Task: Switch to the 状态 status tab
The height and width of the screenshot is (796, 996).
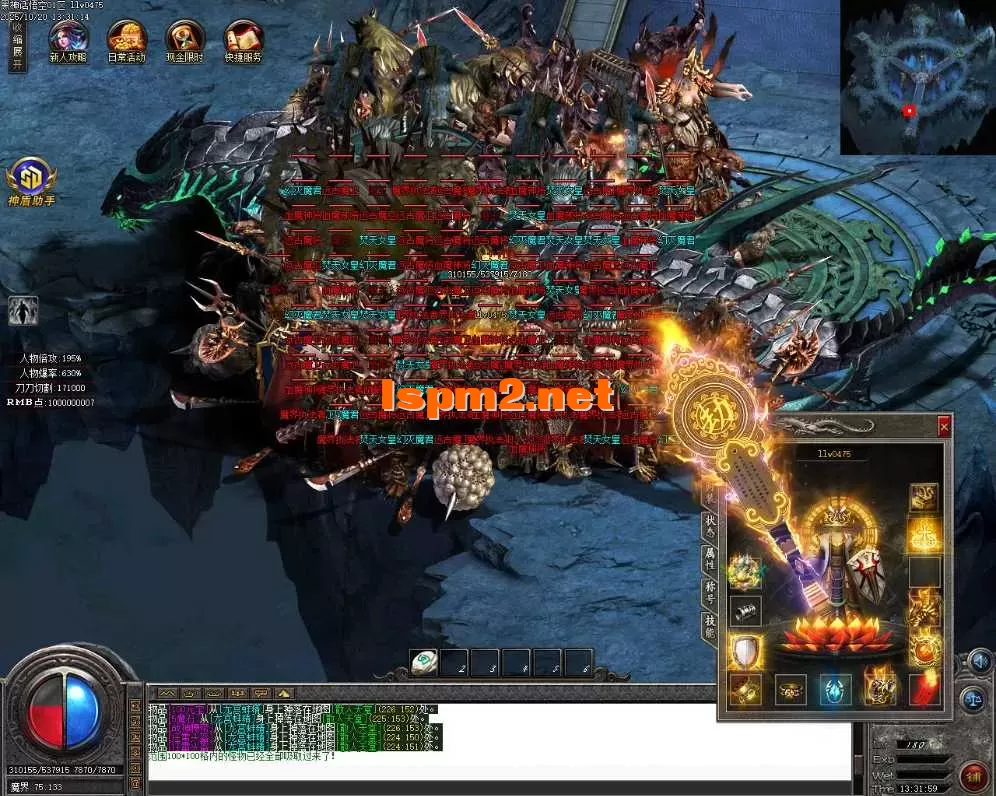Action: coord(710,524)
